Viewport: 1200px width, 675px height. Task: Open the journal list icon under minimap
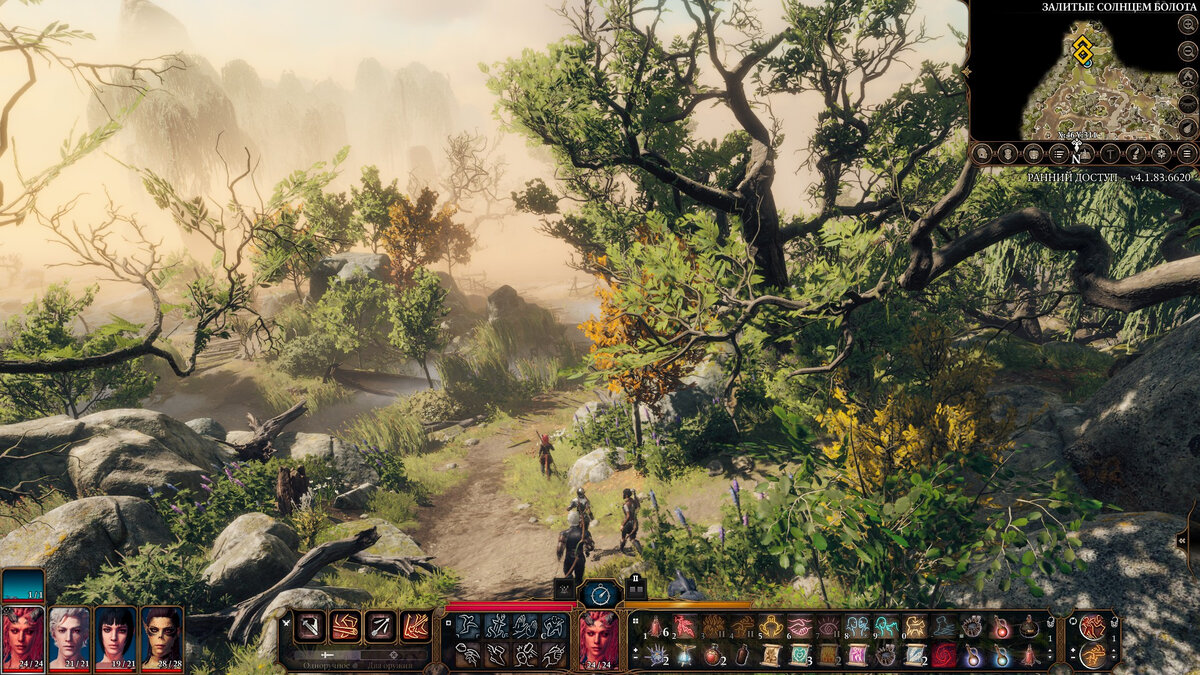click(x=1058, y=153)
